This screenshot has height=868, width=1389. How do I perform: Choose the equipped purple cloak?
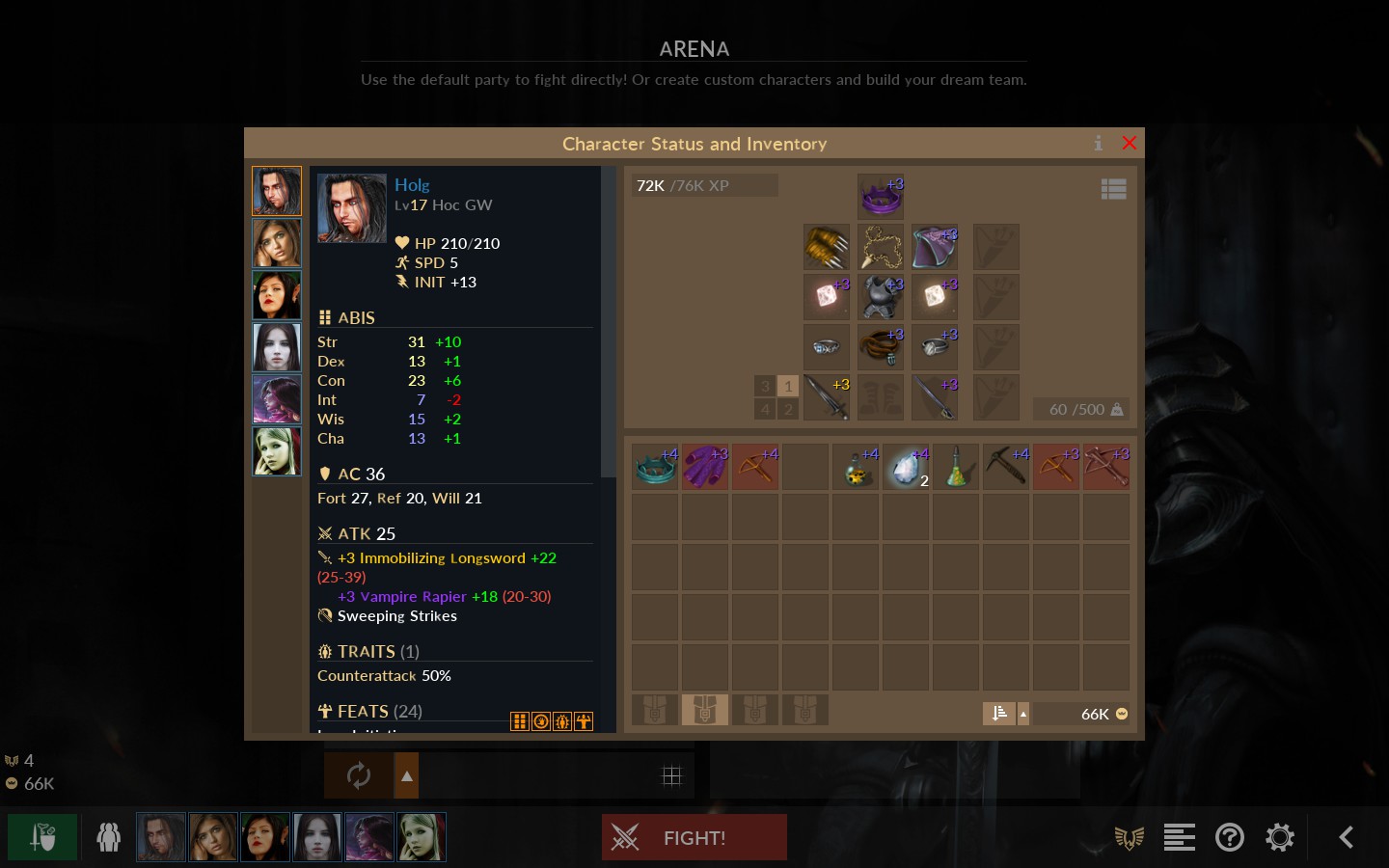[x=935, y=247]
